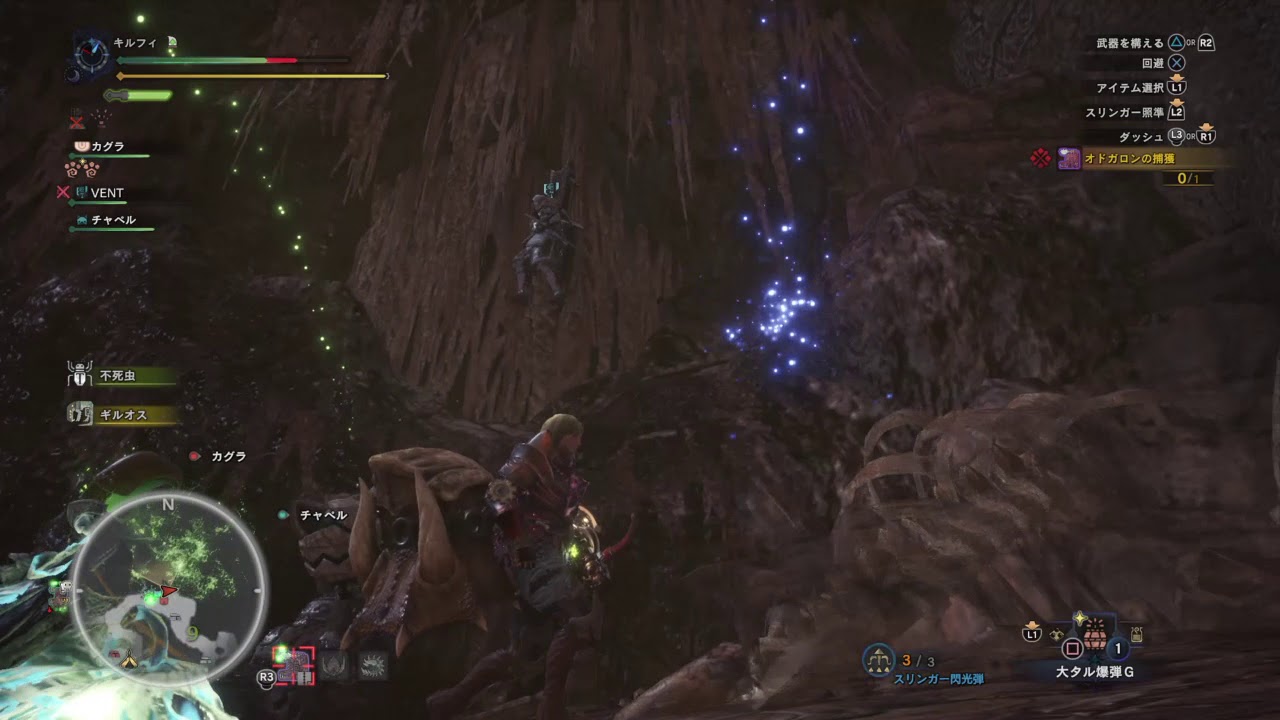This screenshot has width=1280, height=720.
Task: Click the カグラ player name marker
Action: (227, 456)
